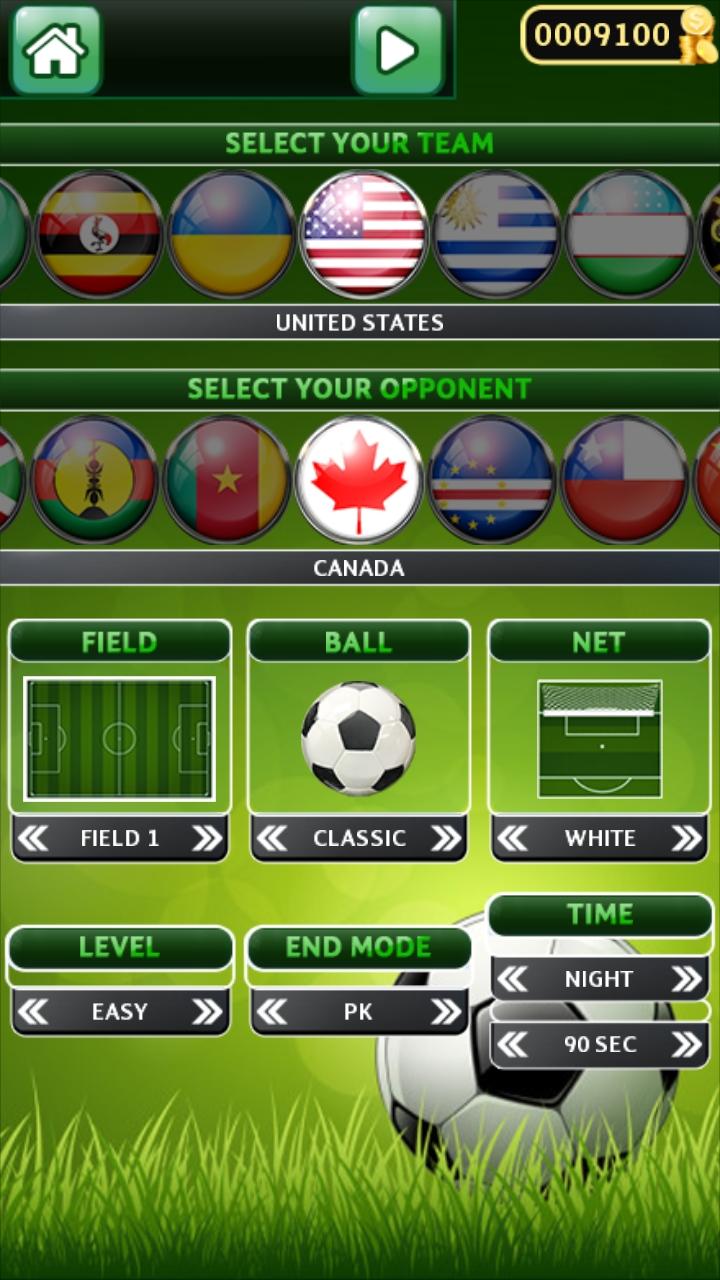Switch to the next field option

207,839
